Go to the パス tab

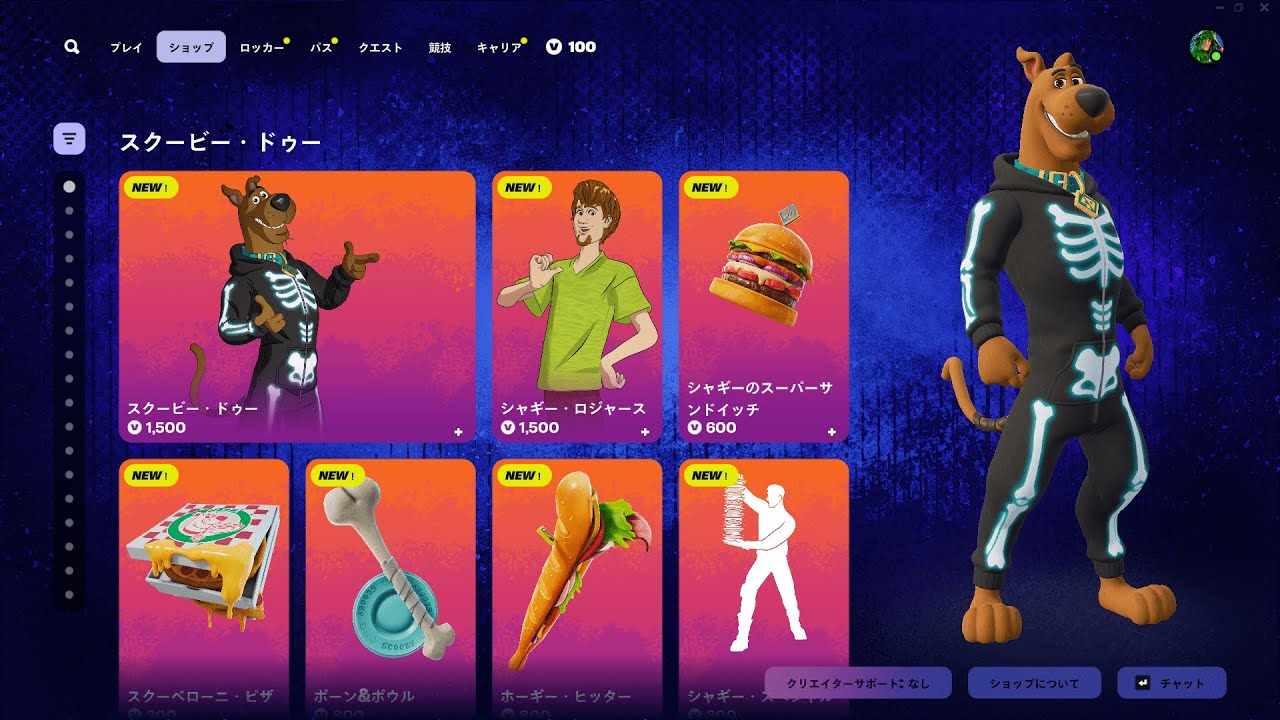tap(321, 47)
